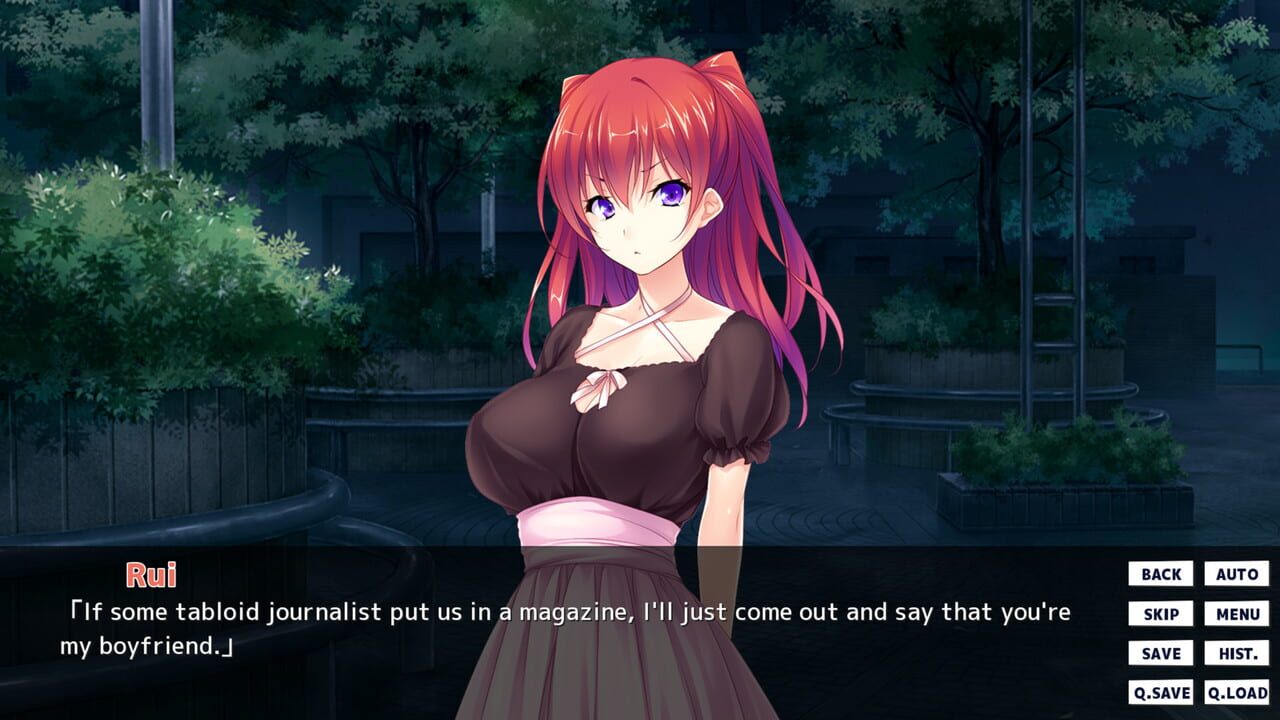The width and height of the screenshot is (1280, 720).
Task: Review previous lines using HIST.
Action: point(1238,653)
